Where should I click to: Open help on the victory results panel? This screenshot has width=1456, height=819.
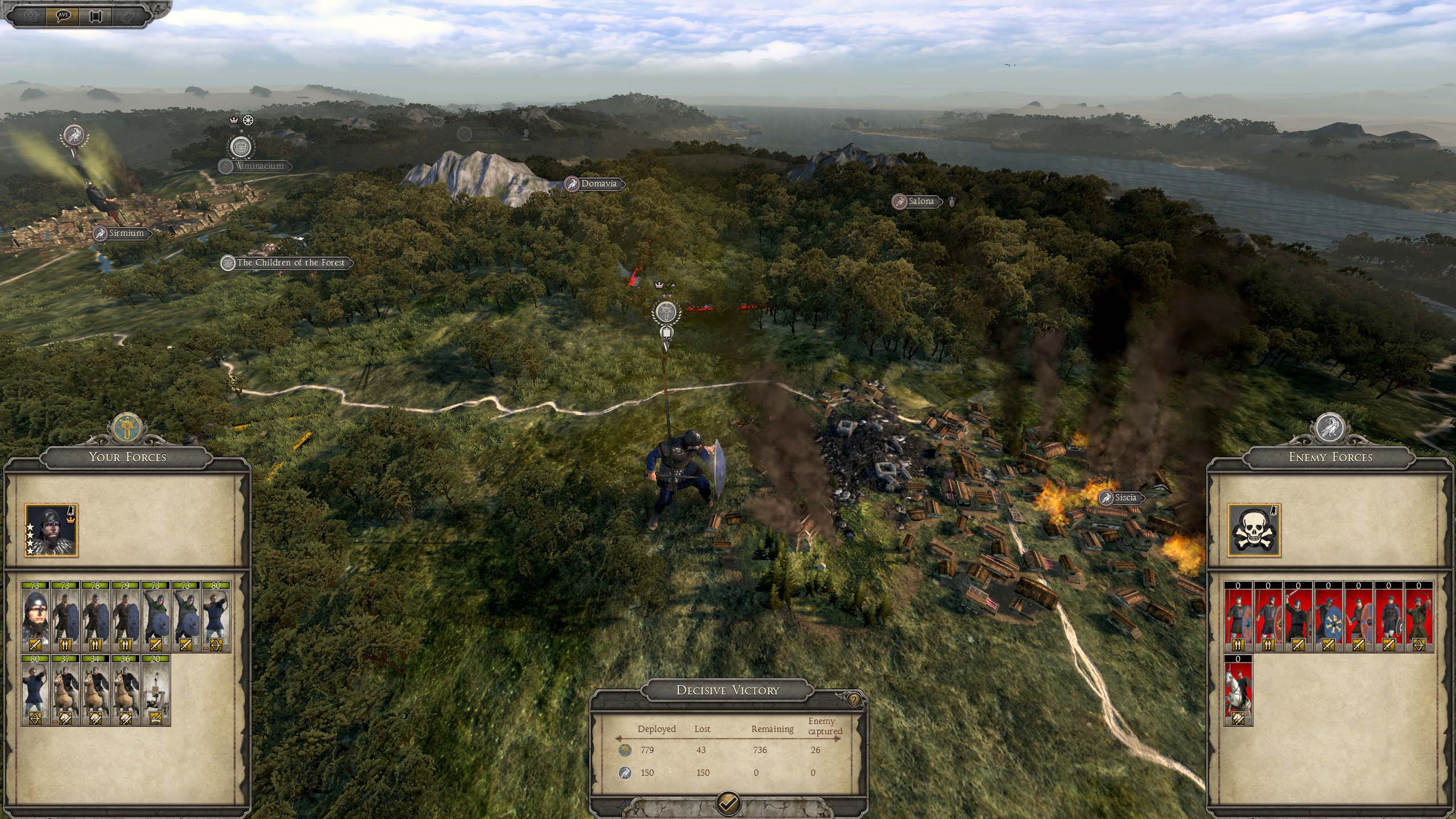pyautogui.click(x=854, y=700)
